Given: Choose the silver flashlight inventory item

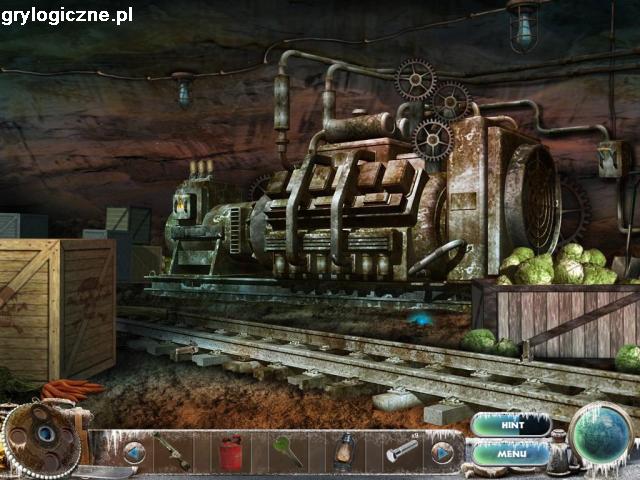Looking at the screenshot, I should tap(402, 451).
